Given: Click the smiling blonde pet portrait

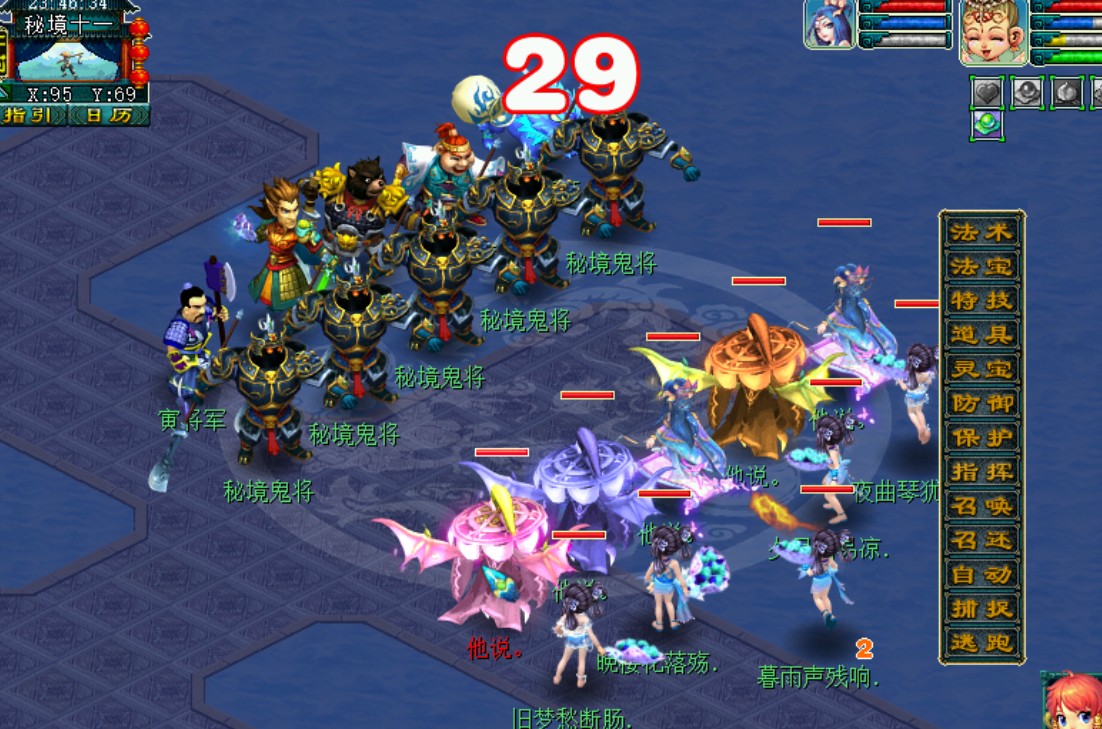Looking at the screenshot, I should [994, 32].
